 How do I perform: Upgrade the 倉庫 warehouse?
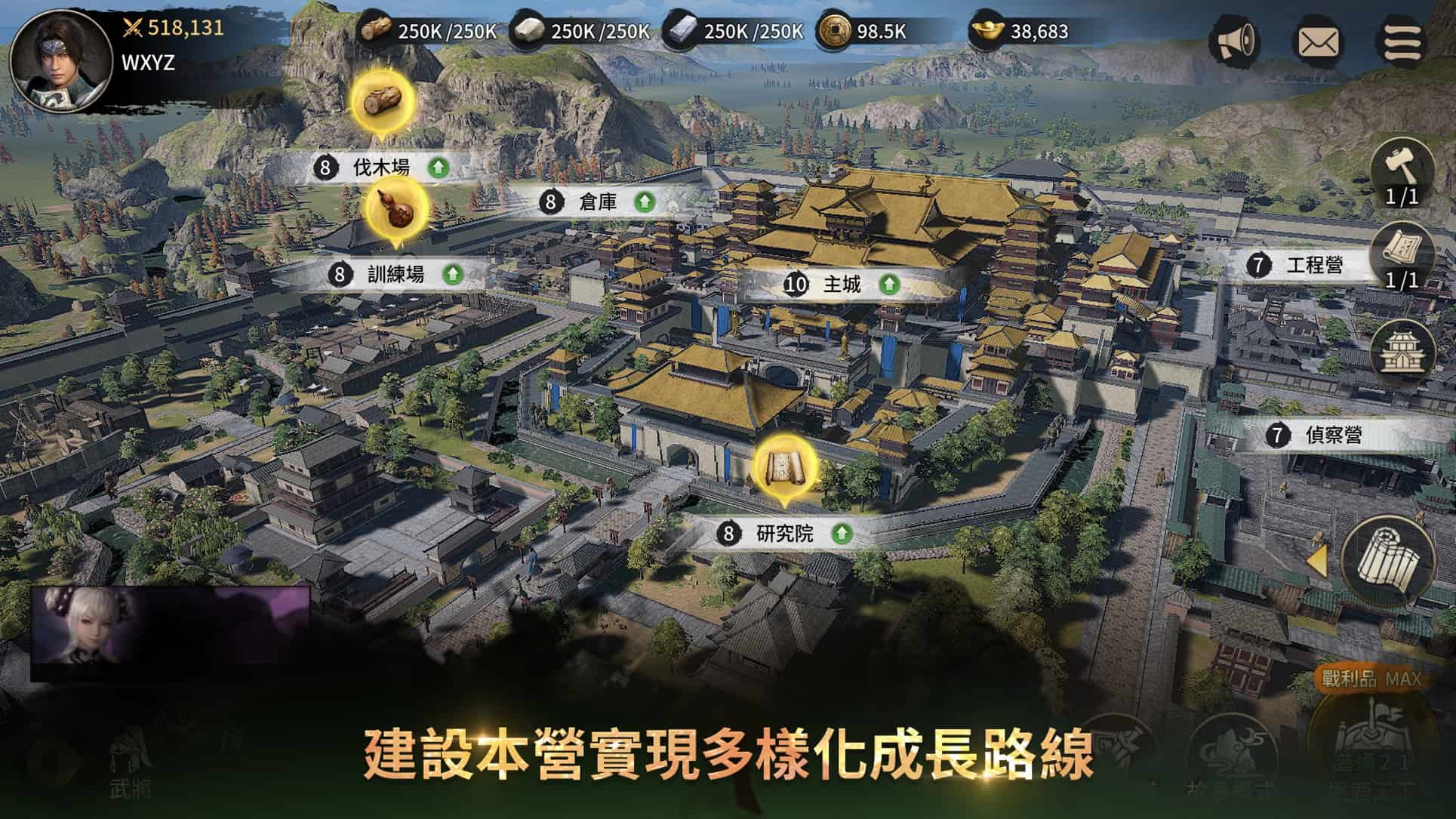(x=643, y=202)
